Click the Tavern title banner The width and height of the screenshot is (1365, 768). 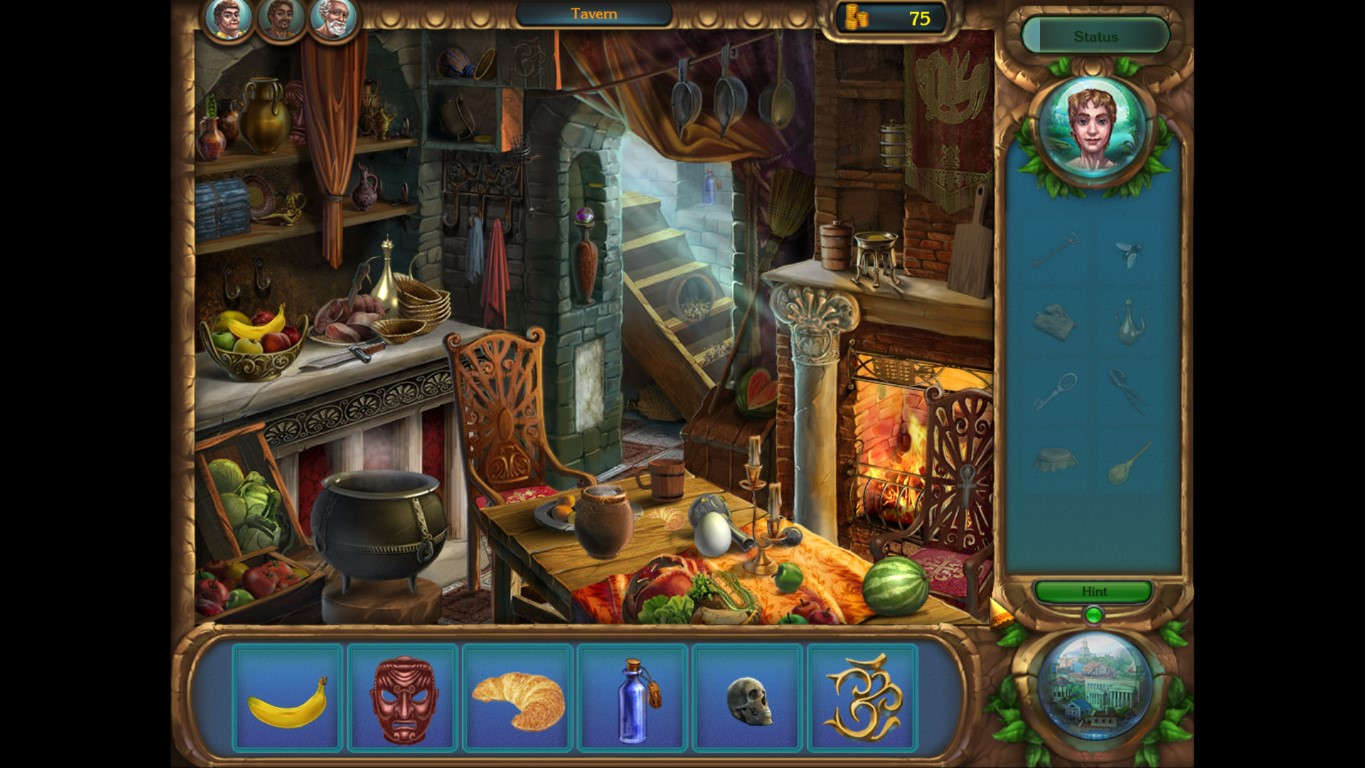[x=593, y=14]
